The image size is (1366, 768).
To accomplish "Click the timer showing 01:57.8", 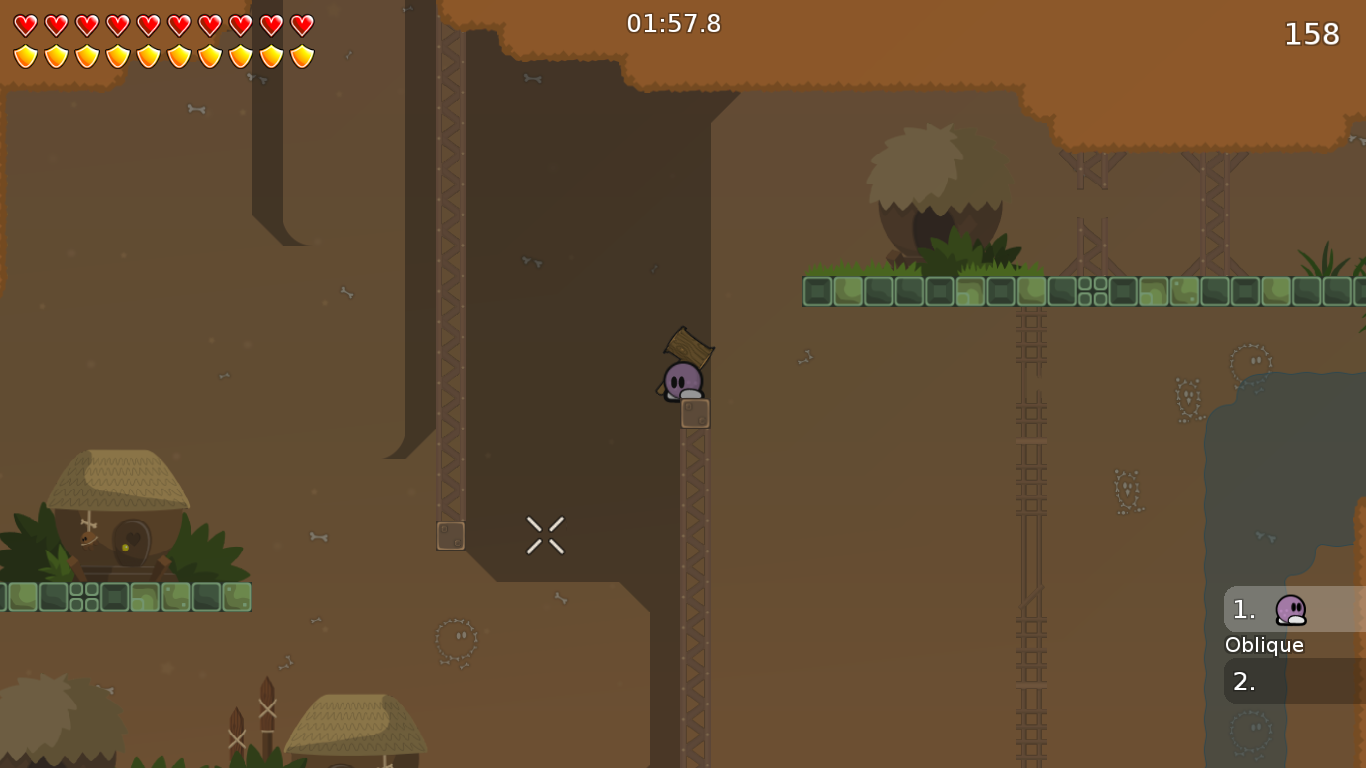I will (674, 24).
